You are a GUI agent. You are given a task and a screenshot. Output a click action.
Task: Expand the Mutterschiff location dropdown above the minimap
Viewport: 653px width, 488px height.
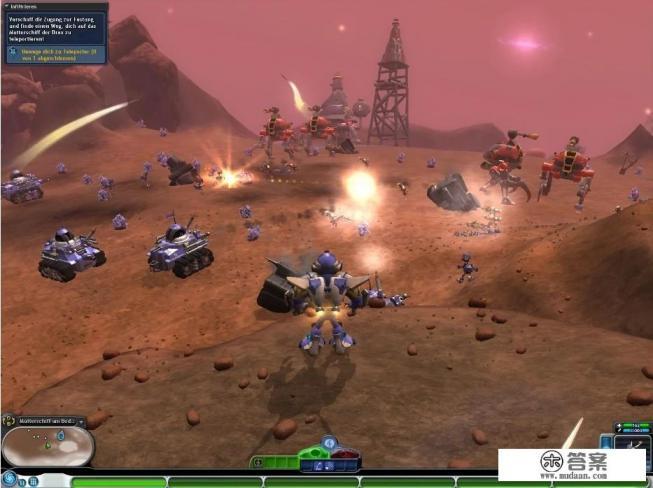pyautogui.click(x=81, y=422)
